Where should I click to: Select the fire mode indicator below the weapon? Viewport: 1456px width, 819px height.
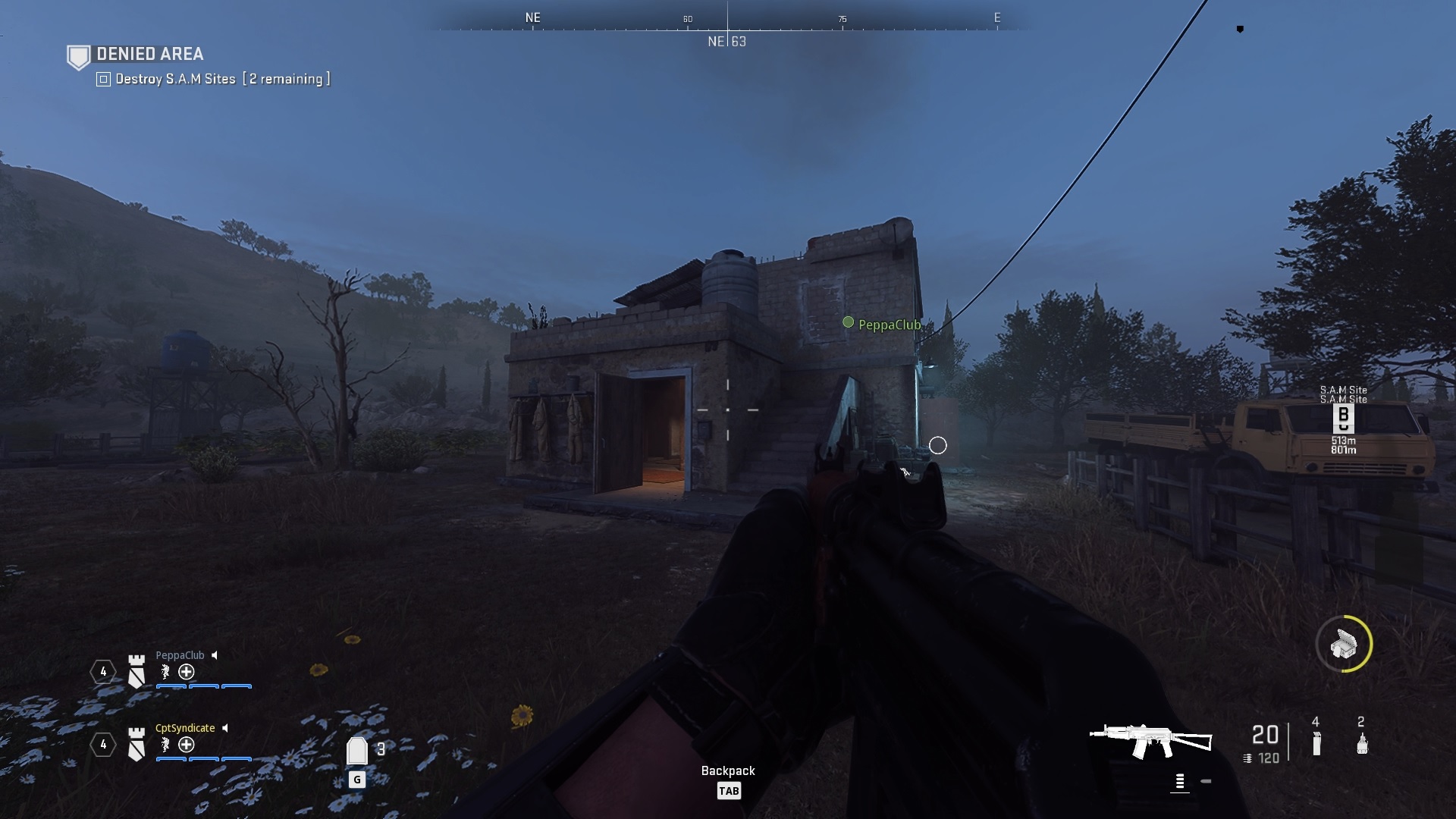[x=1180, y=783]
